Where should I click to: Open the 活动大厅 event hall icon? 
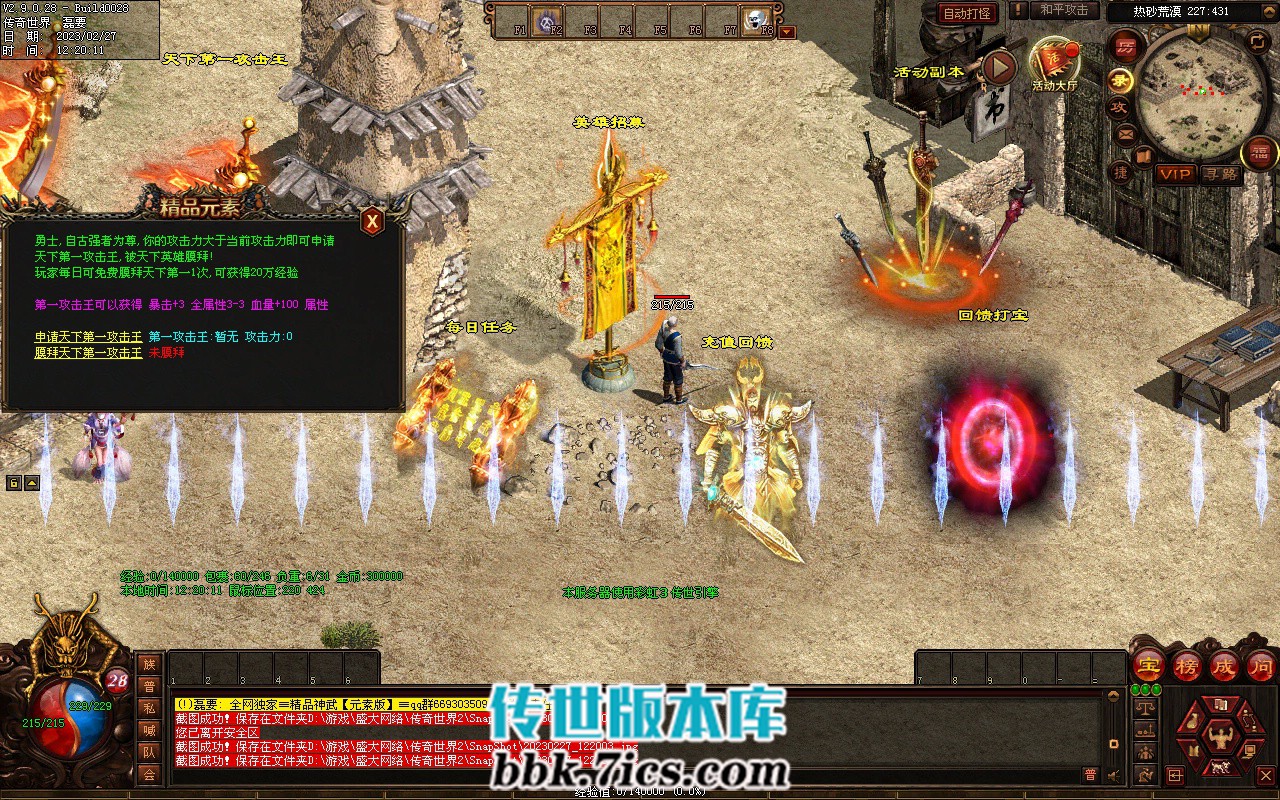(x=1054, y=62)
